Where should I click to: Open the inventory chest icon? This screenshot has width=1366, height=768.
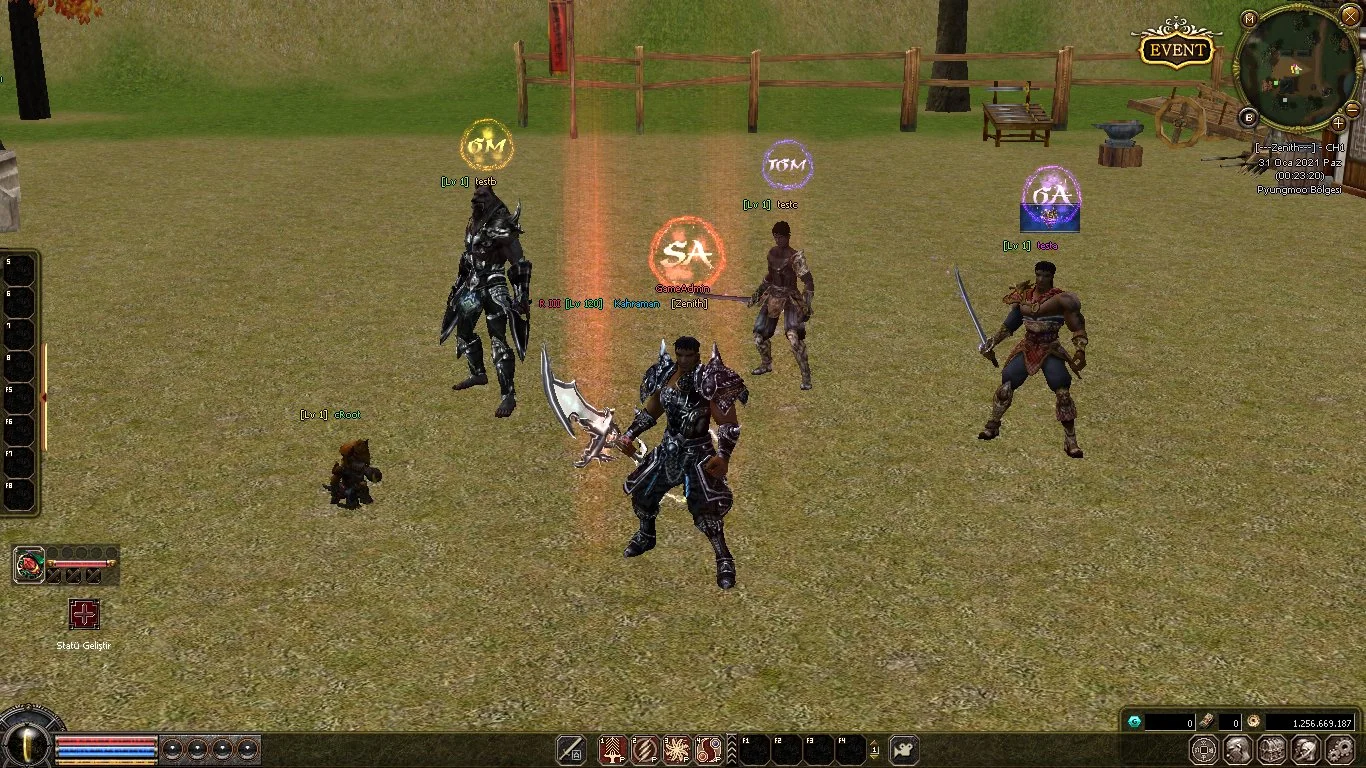click(1272, 749)
